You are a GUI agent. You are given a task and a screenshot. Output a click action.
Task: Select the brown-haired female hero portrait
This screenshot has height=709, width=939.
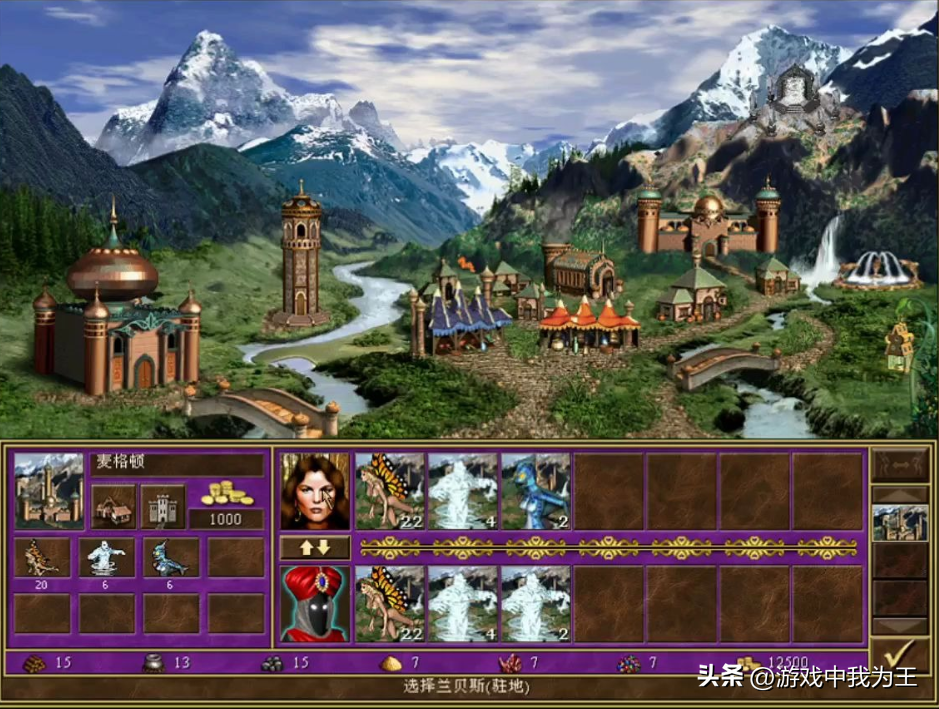click(315, 490)
